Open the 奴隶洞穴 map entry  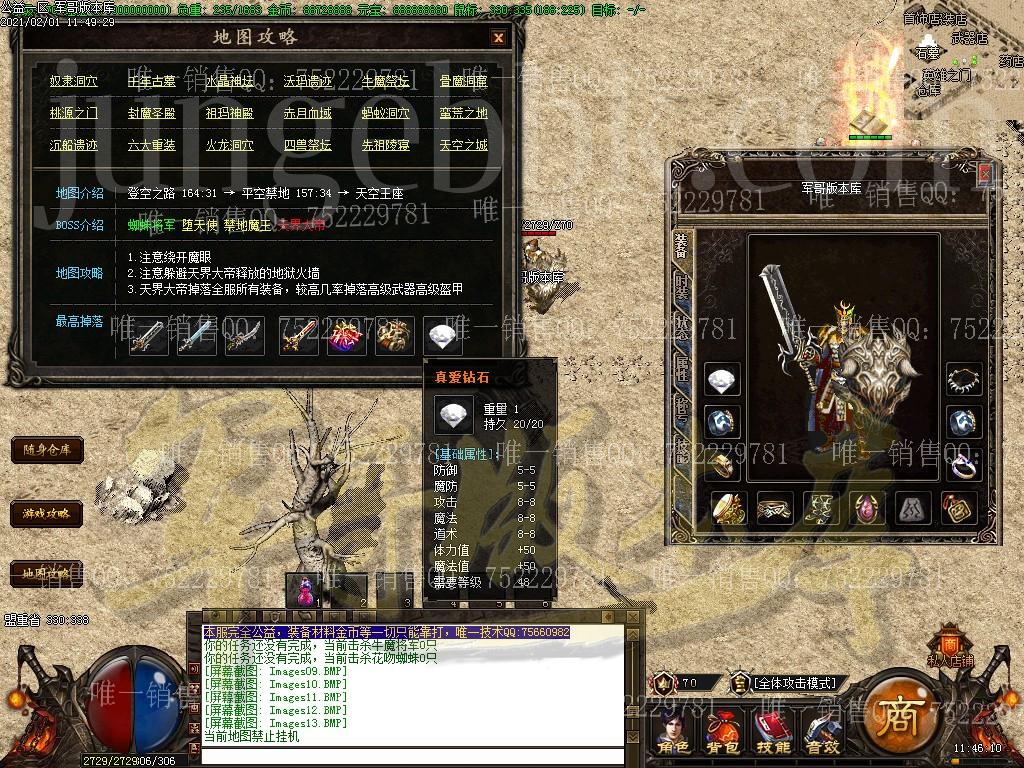74,82
